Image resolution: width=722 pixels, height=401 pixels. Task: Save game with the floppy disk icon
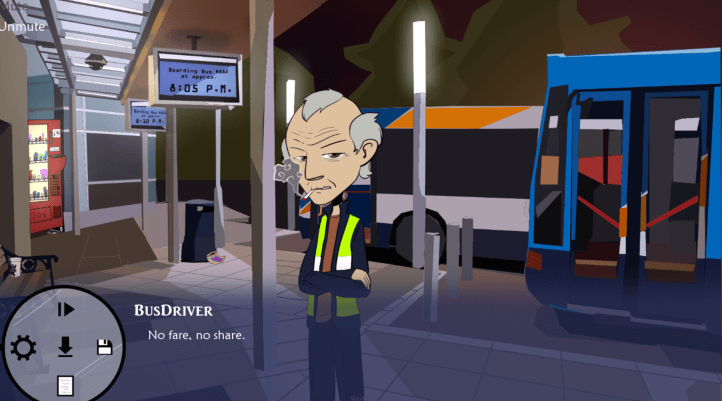pos(103,347)
